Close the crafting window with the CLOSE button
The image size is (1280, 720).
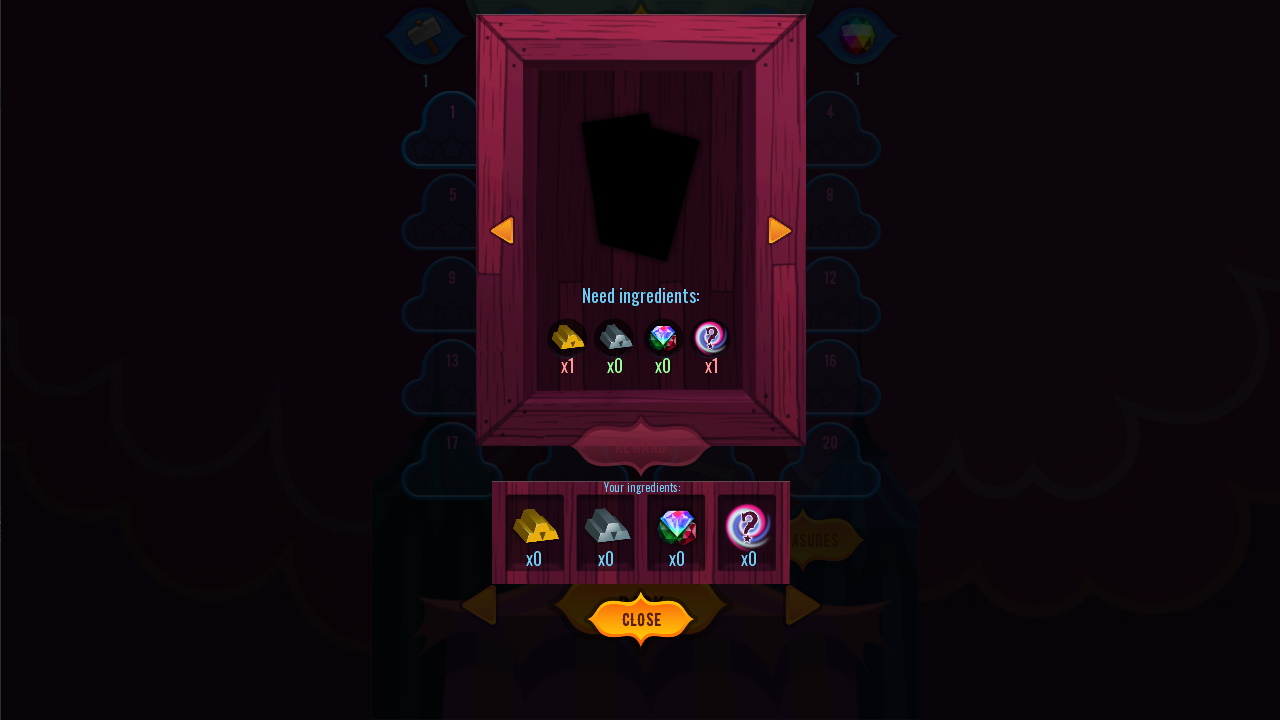point(640,619)
